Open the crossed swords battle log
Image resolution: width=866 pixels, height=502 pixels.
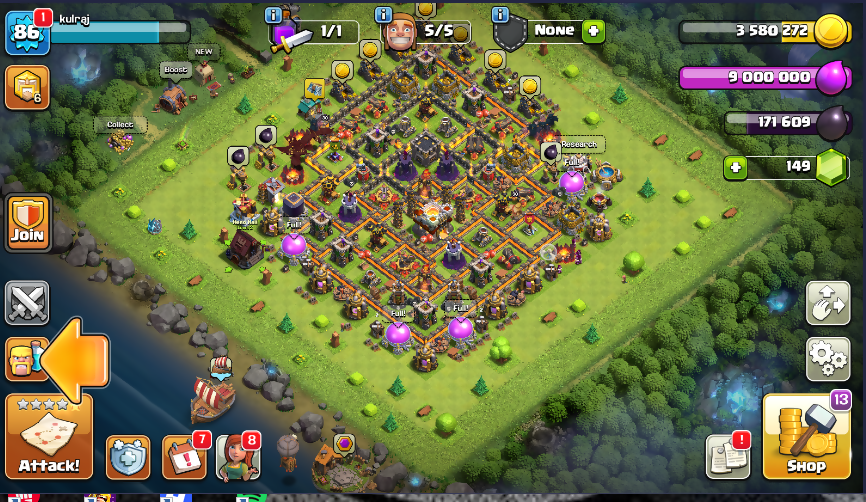point(27,303)
